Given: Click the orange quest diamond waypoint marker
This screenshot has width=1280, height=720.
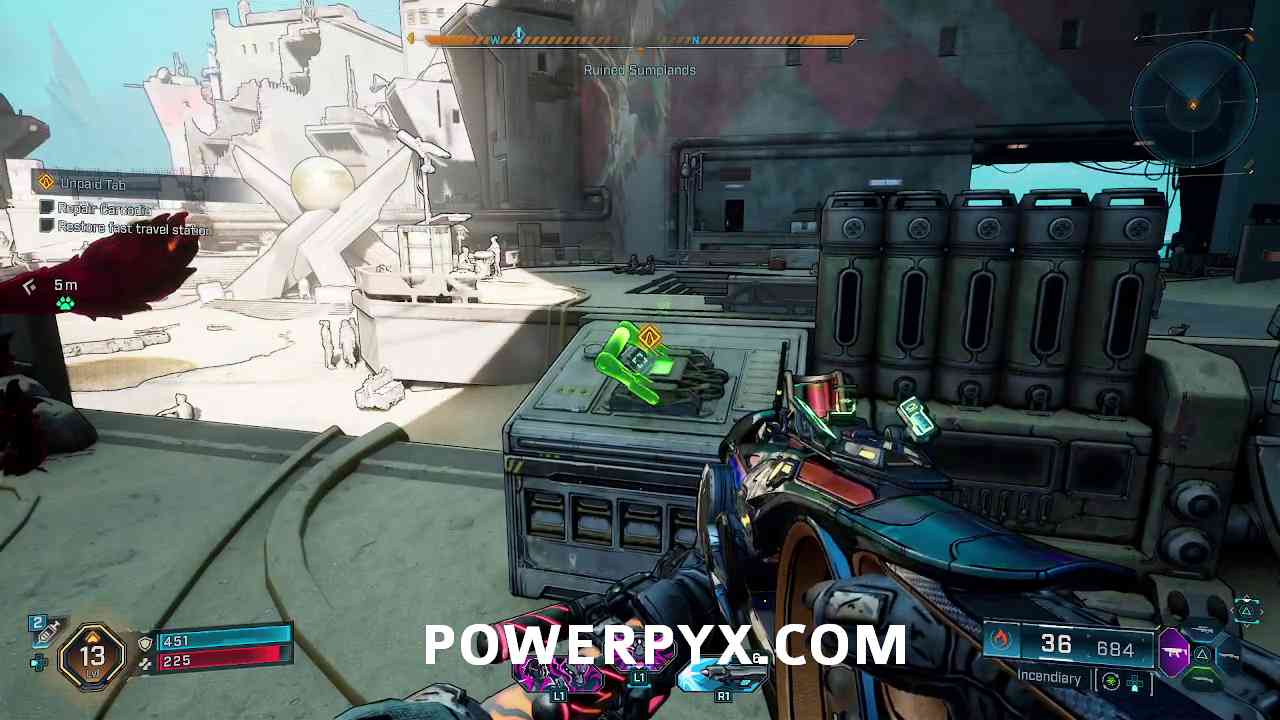Looking at the screenshot, I should point(649,338).
